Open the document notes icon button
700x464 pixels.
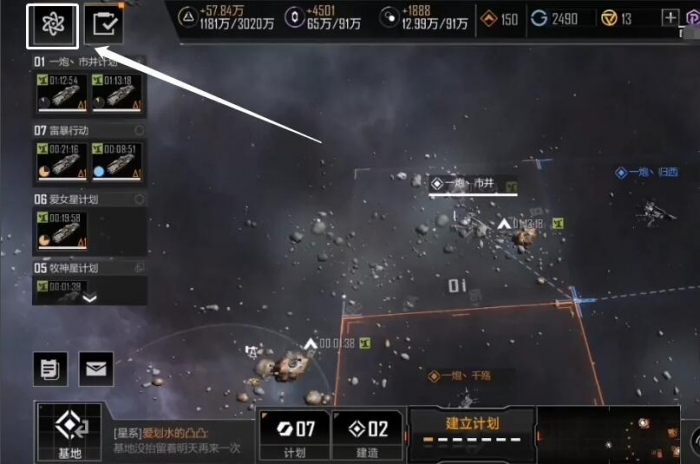(x=50, y=369)
